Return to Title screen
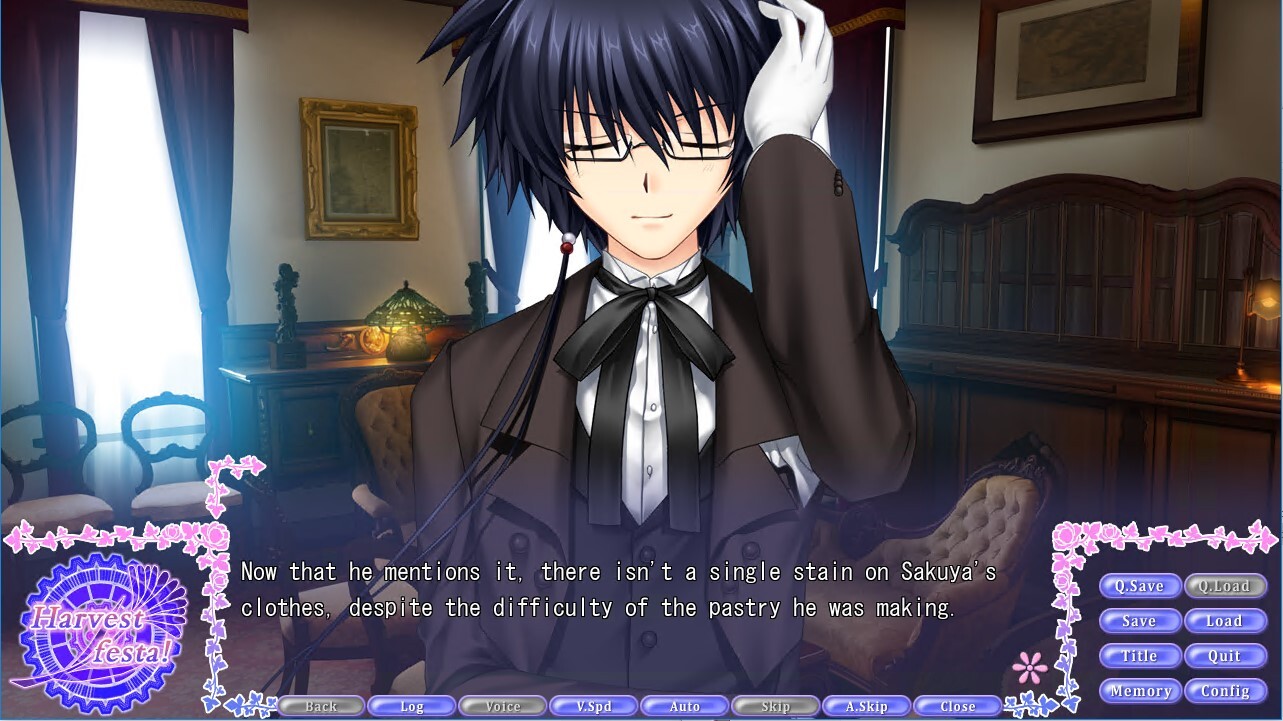This screenshot has width=1283, height=721. 1140,656
